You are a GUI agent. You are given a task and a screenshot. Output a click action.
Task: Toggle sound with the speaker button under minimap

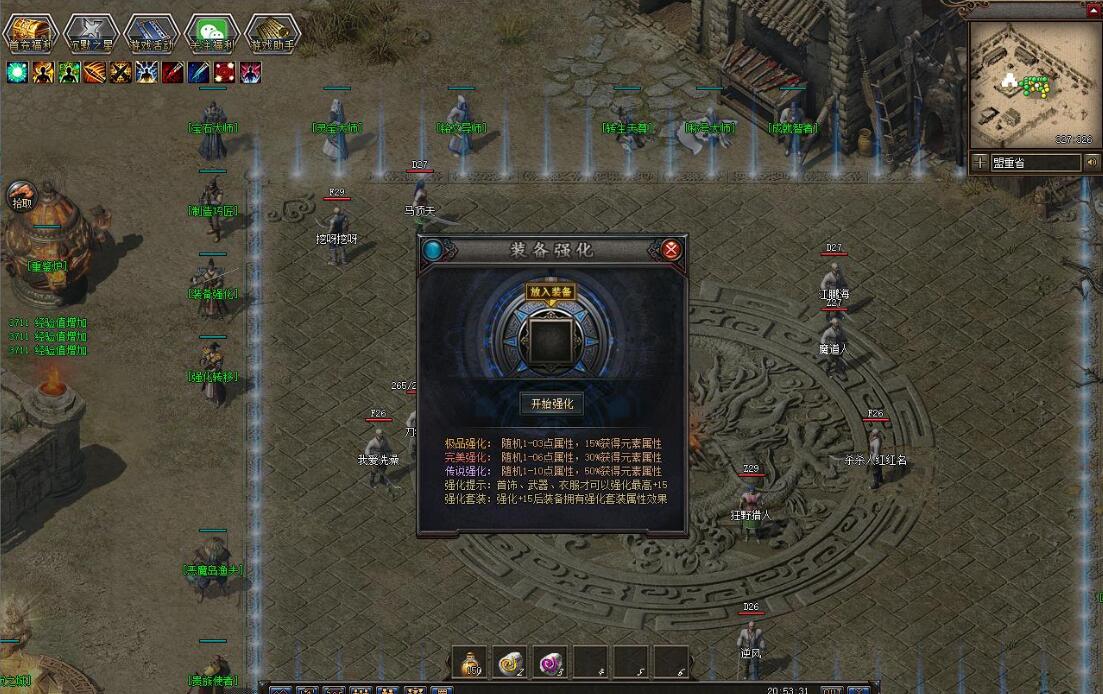1091,162
